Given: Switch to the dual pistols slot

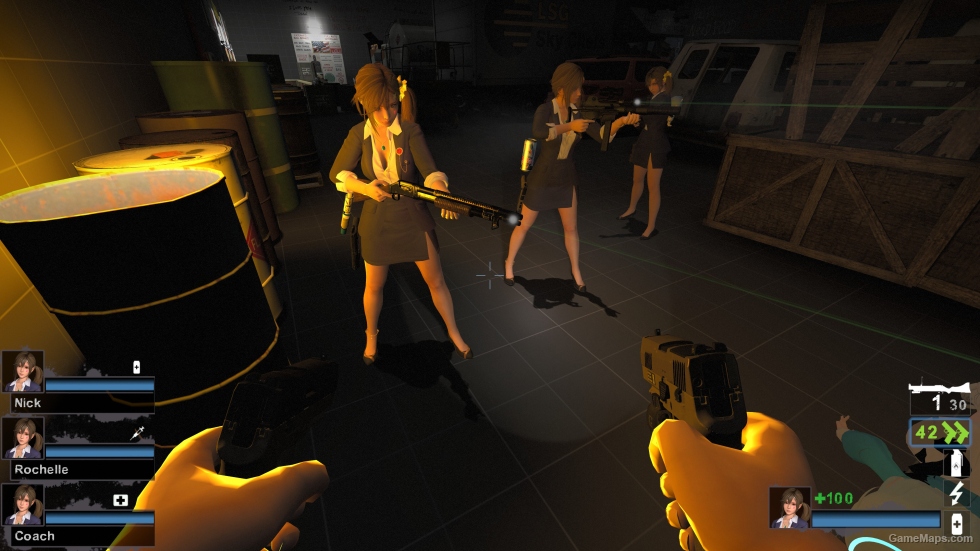Looking at the screenshot, I should (939, 433).
